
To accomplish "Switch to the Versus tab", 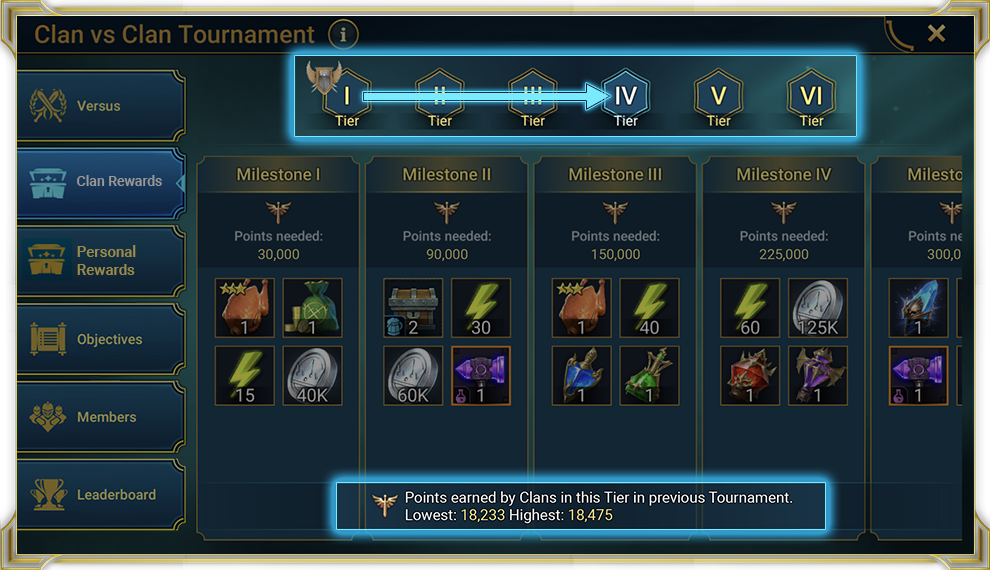I will point(101,106).
